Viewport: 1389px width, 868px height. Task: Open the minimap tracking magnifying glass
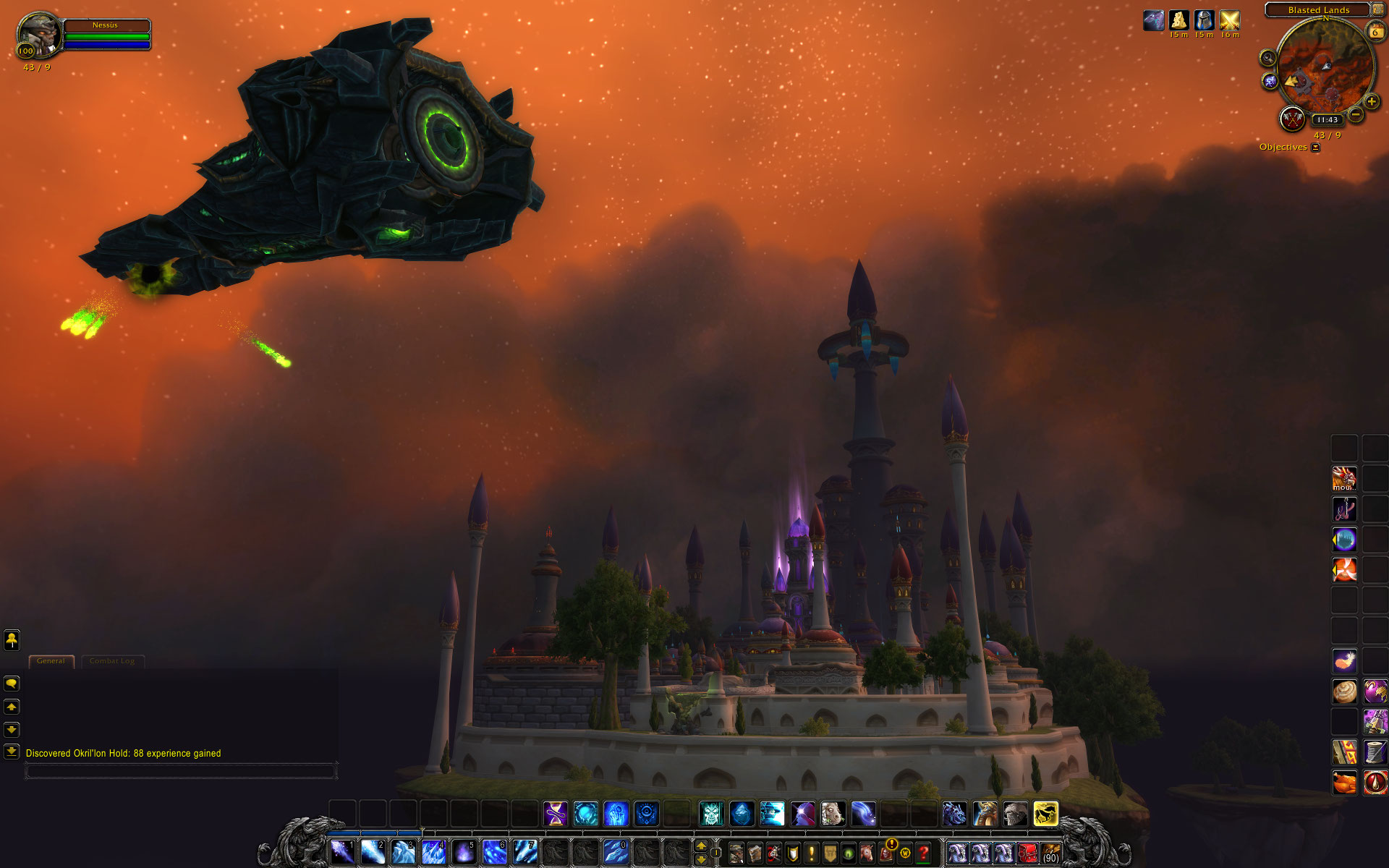[x=1267, y=58]
